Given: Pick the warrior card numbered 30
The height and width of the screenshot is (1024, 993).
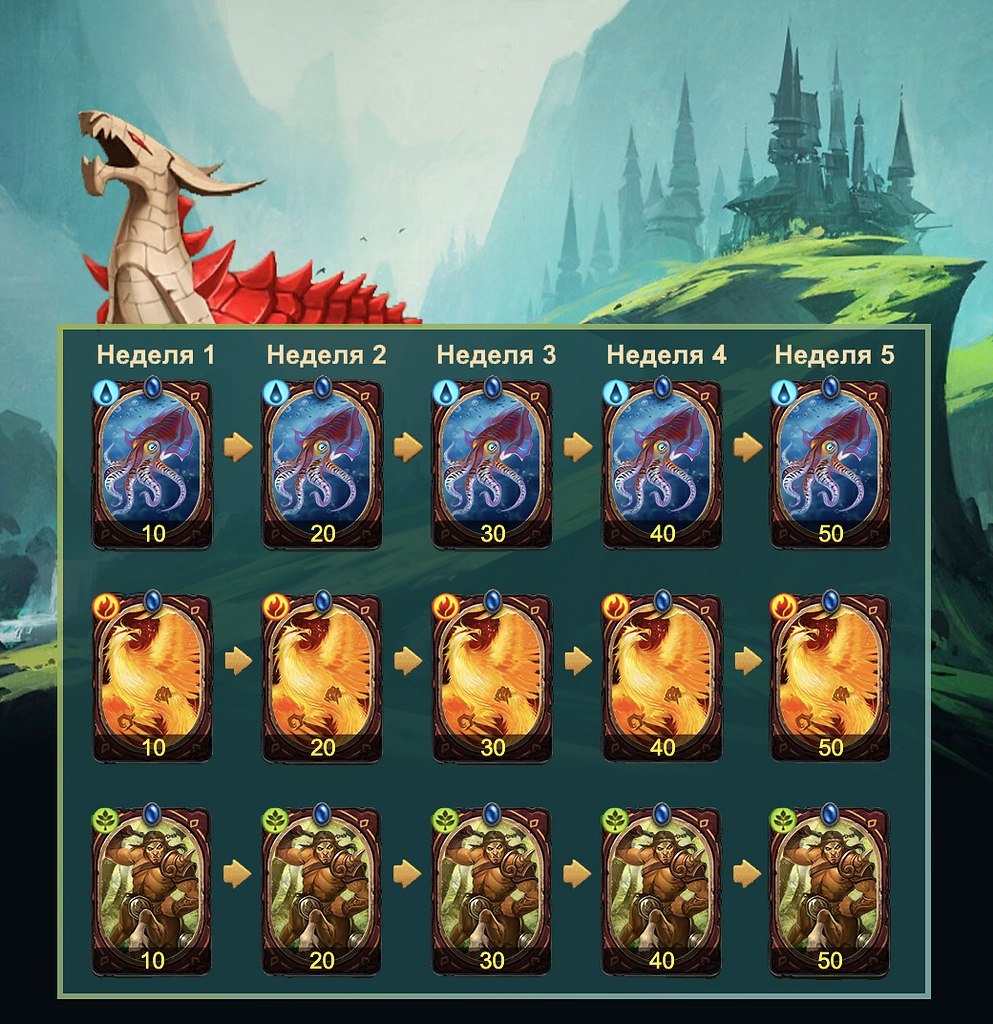Looking at the screenshot, I should coord(492,892).
